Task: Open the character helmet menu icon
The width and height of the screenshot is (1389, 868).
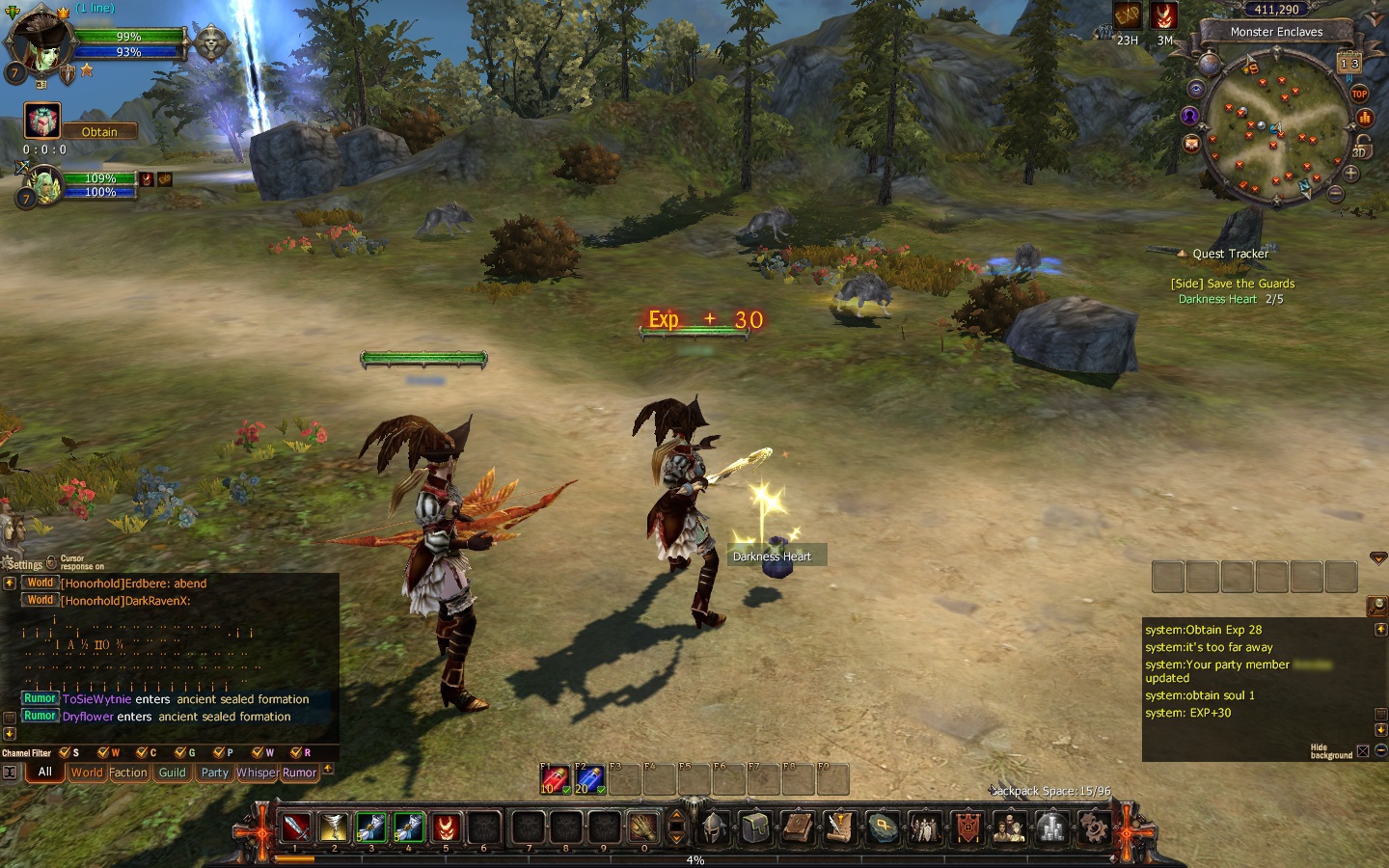Action: coord(714,827)
